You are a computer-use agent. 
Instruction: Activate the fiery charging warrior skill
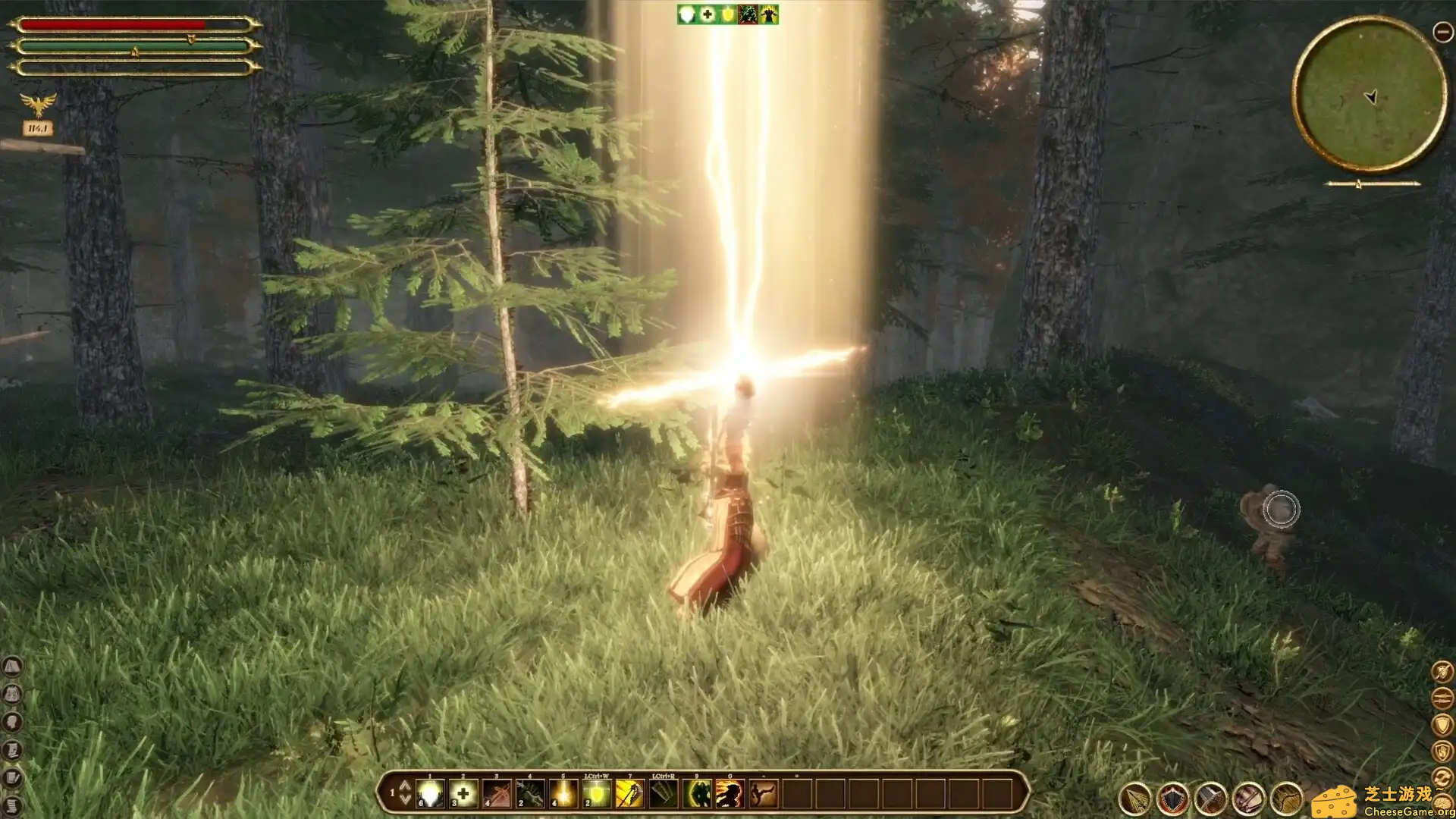pyautogui.click(x=730, y=794)
